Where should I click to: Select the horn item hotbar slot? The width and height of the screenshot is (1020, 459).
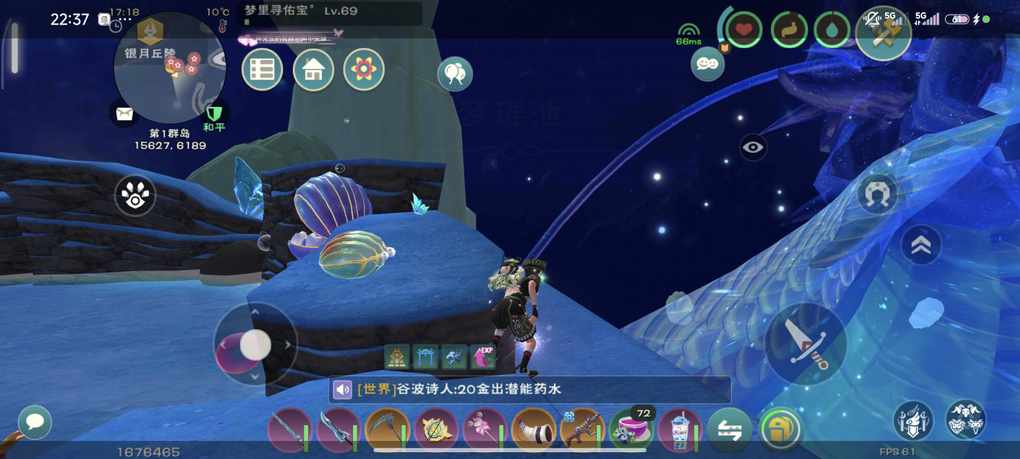[x=533, y=430]
